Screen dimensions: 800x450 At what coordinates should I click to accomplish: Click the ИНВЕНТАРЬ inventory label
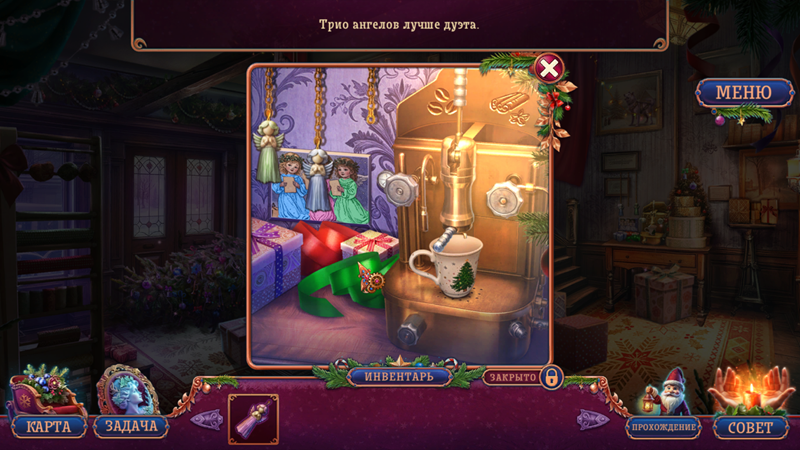point(399,377)
